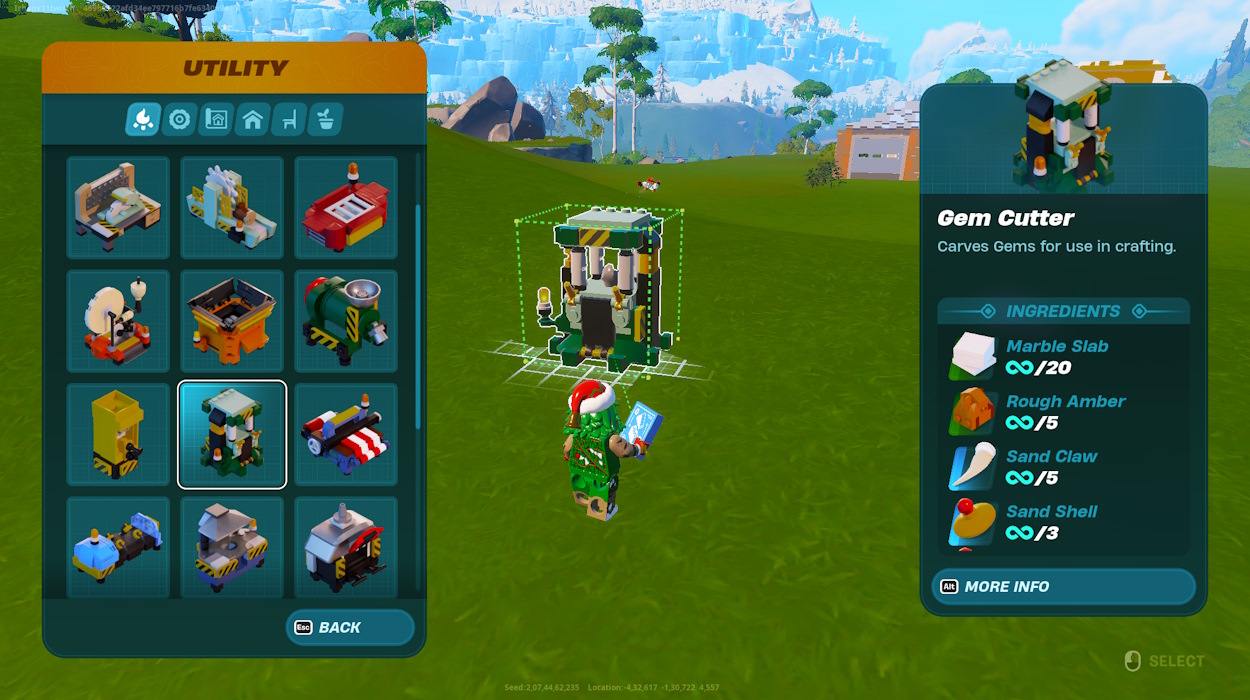Pick the grey station with peaked roof
This screenshot has width=1250, height=700.
click(x=232, y=546)
